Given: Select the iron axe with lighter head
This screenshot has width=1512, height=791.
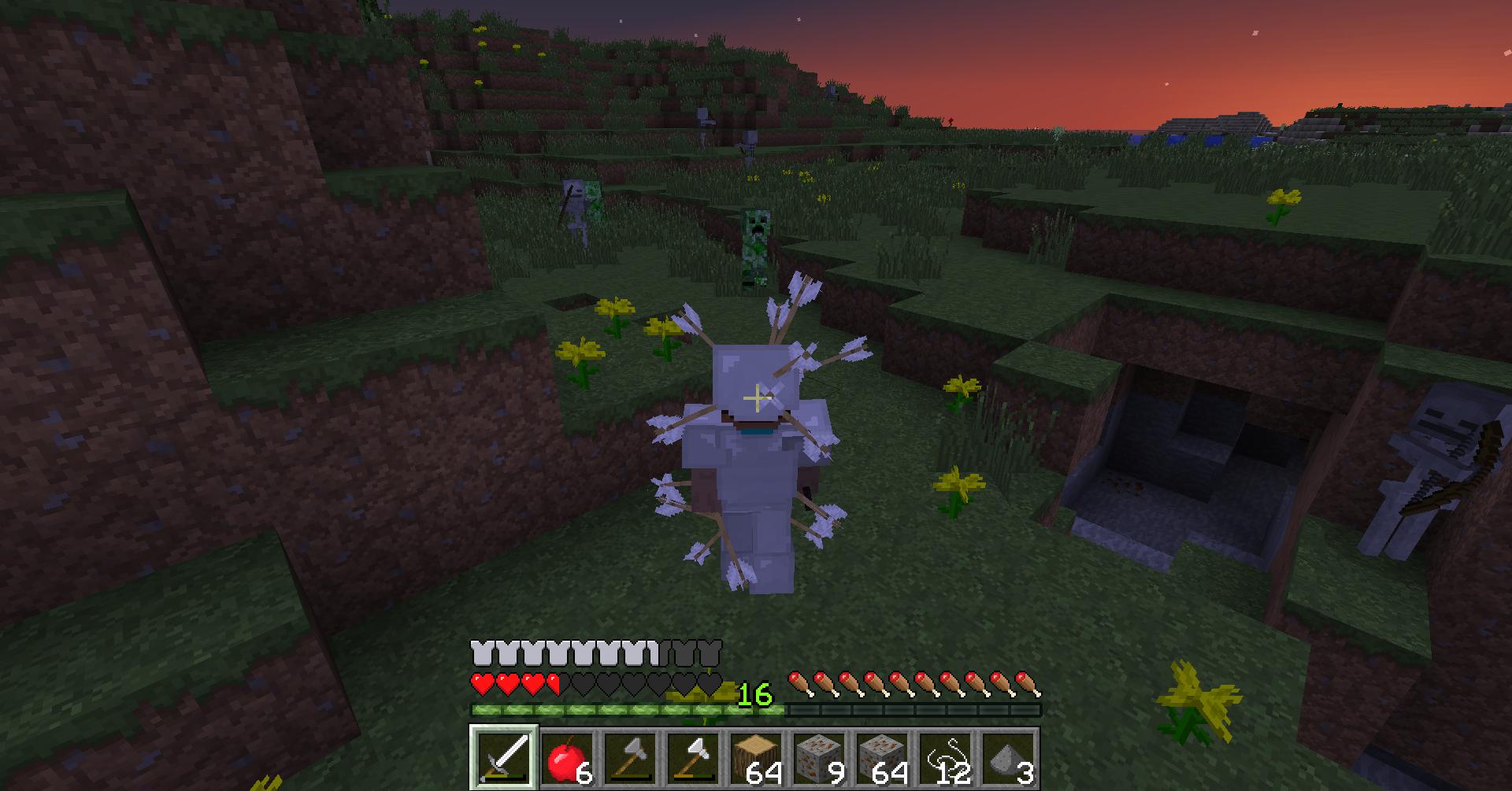Looking at the screenshot, I should [x=694, y=758].
